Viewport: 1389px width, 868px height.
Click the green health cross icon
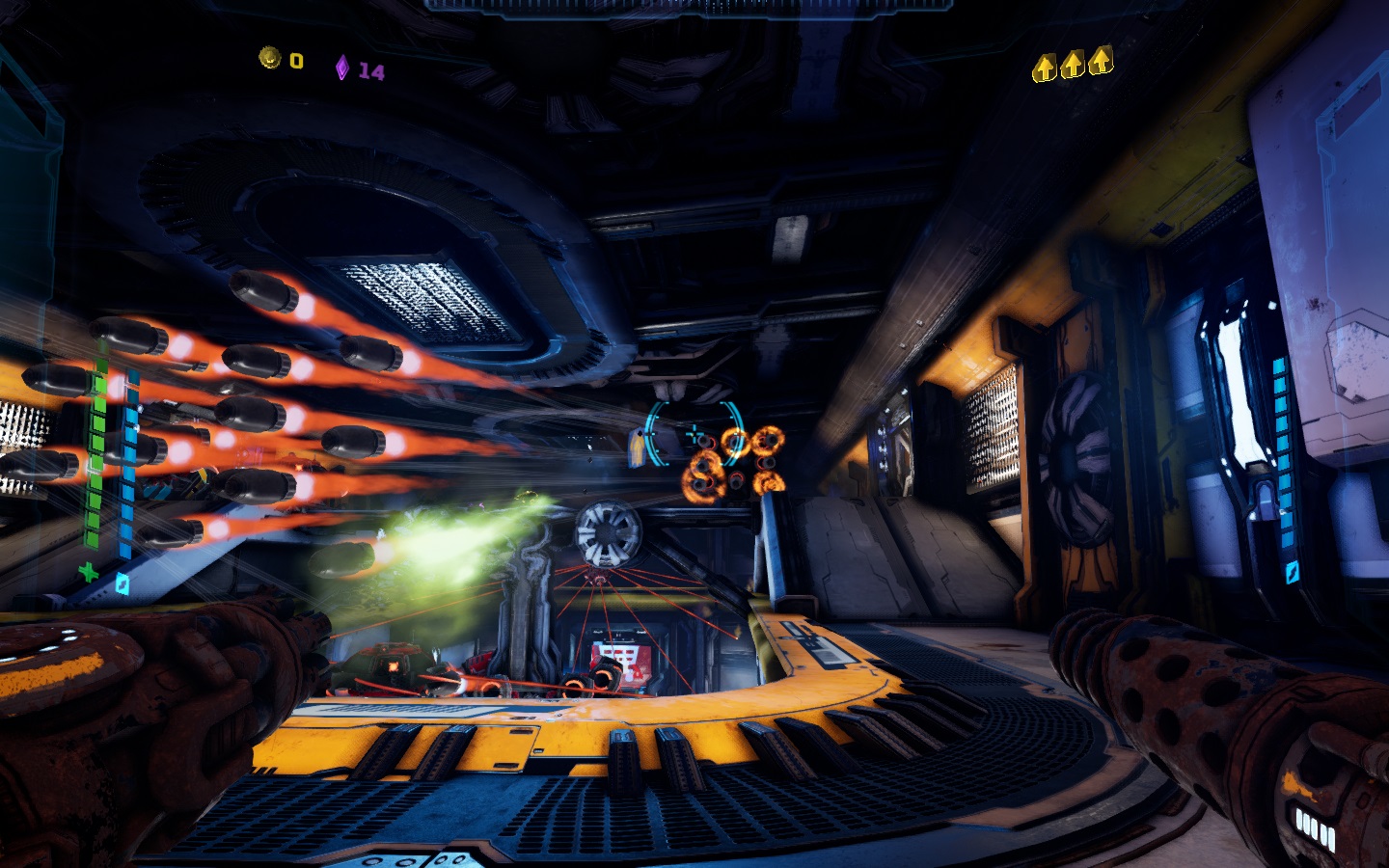click(89, 572)
